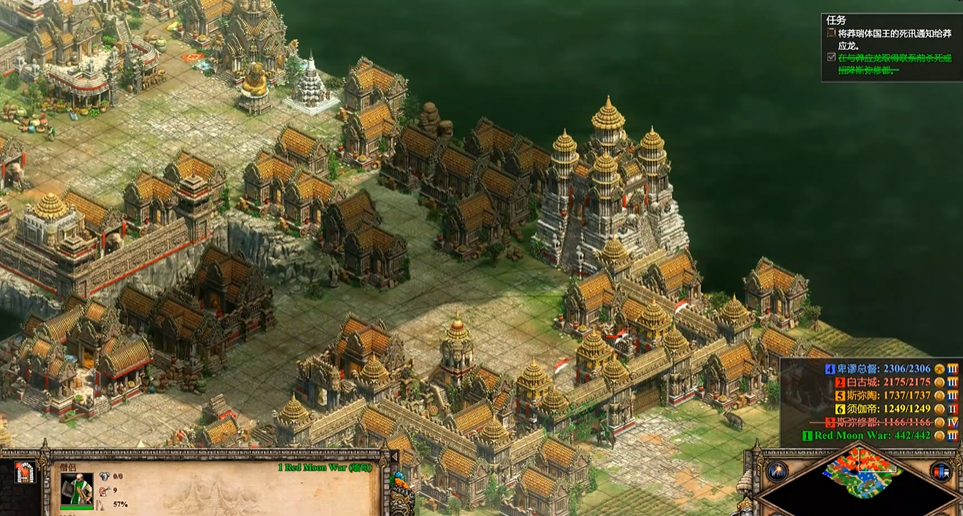Click the red-and-white icon in the command panel
This screenshot has width=963, height=516.
point(25,474)
